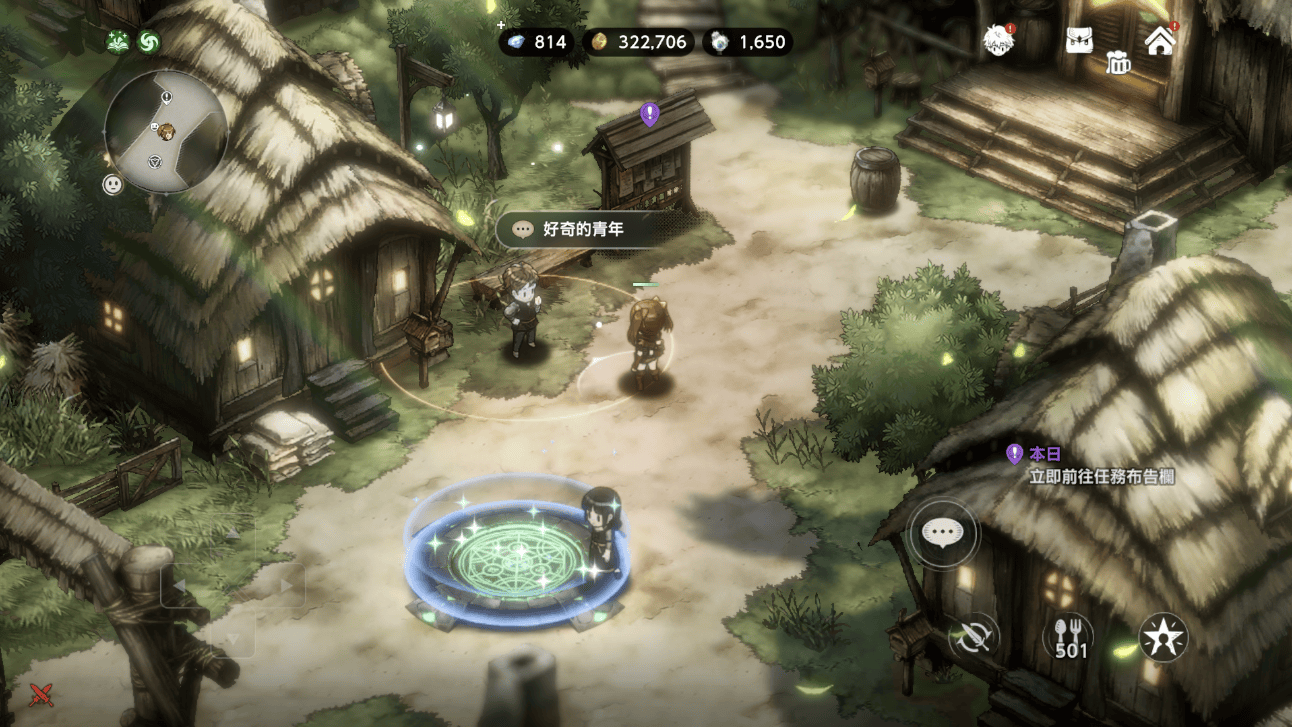
Task: Select the 本日 quest tracker
Action: click(1090, 465)
